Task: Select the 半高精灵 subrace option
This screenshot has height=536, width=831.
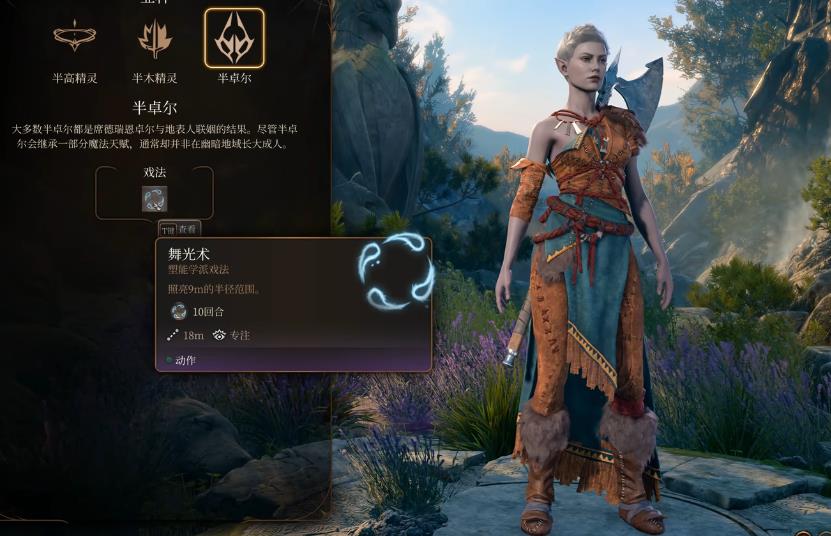Action: click(74, 38)
